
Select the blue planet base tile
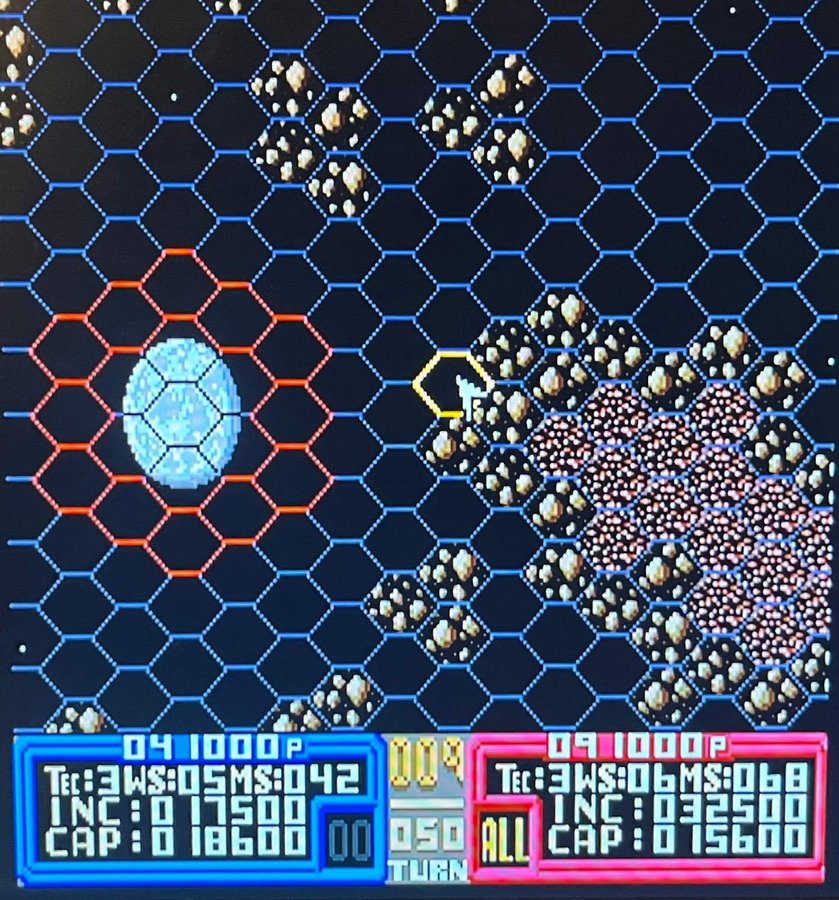181,412
